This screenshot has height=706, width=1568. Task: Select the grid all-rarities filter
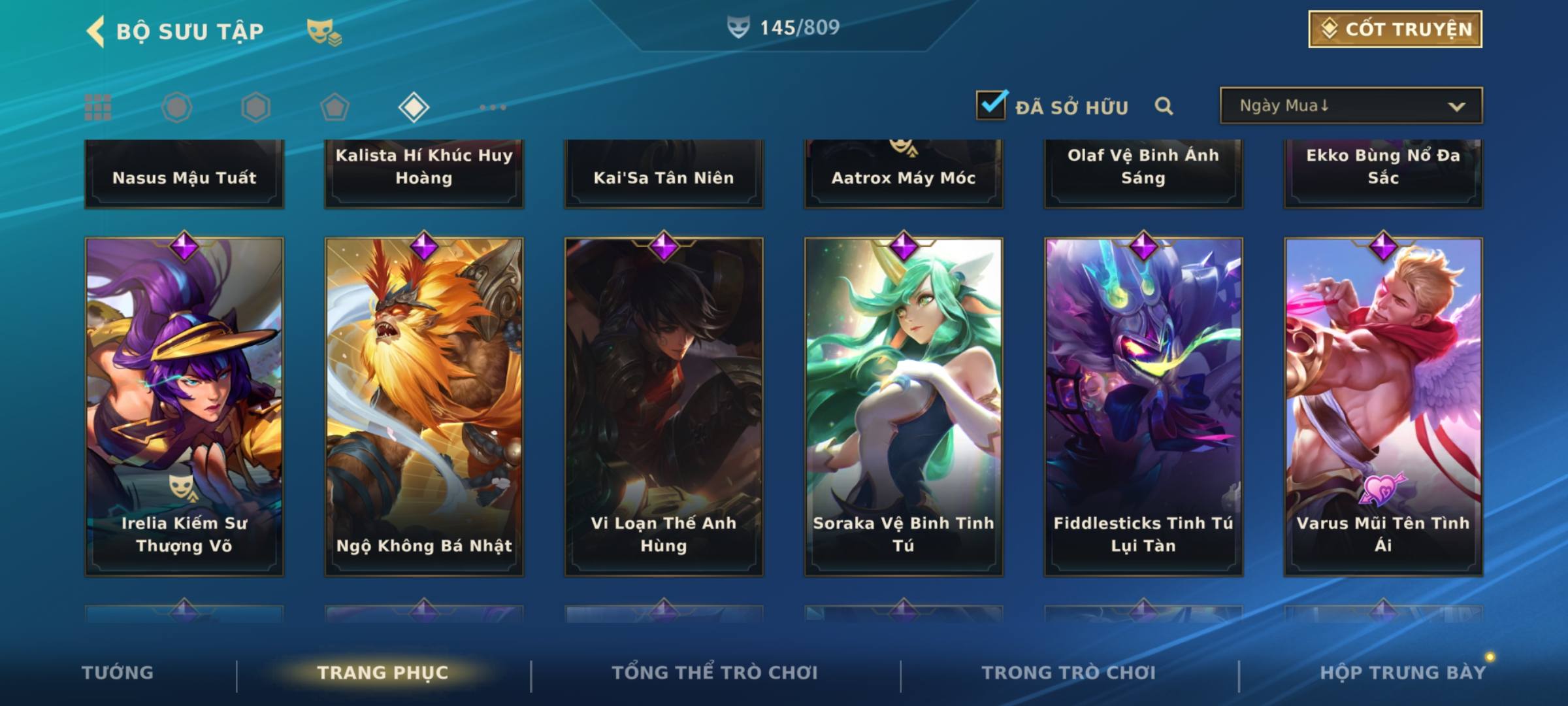click(x=98, y=107)
